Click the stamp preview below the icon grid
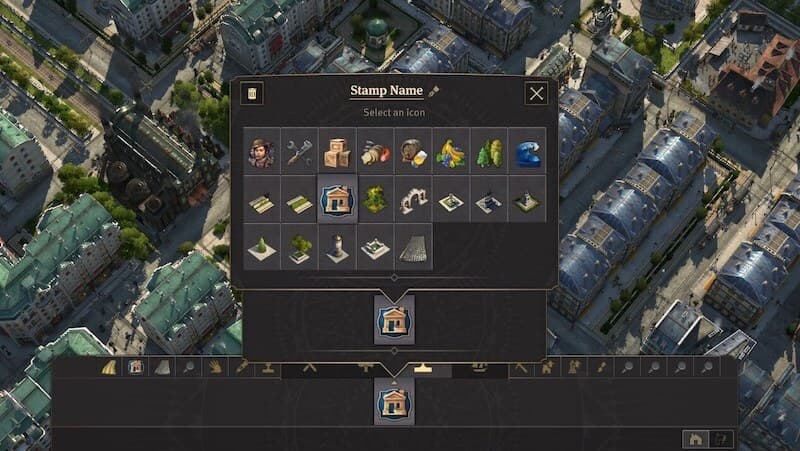The width and height of the screenshot is (800, 451). coord(394,318)
